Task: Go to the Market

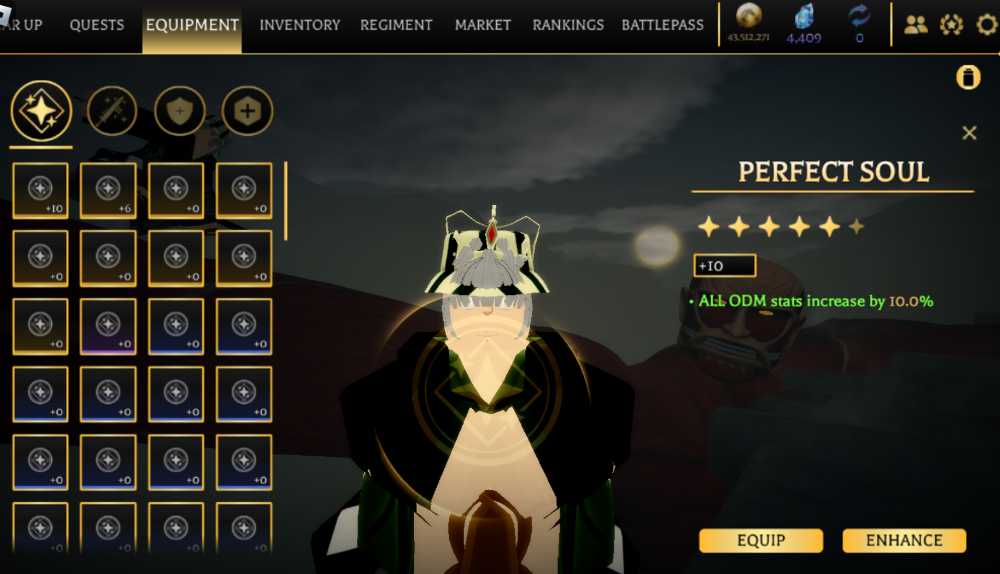Action: [483, 25]
